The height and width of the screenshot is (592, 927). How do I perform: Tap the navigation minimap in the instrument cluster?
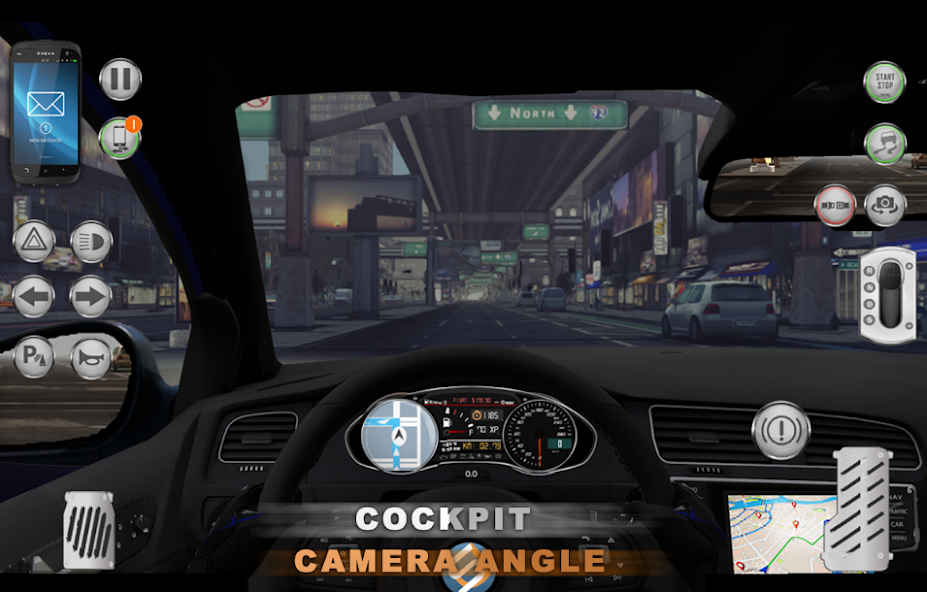(398, 433)
